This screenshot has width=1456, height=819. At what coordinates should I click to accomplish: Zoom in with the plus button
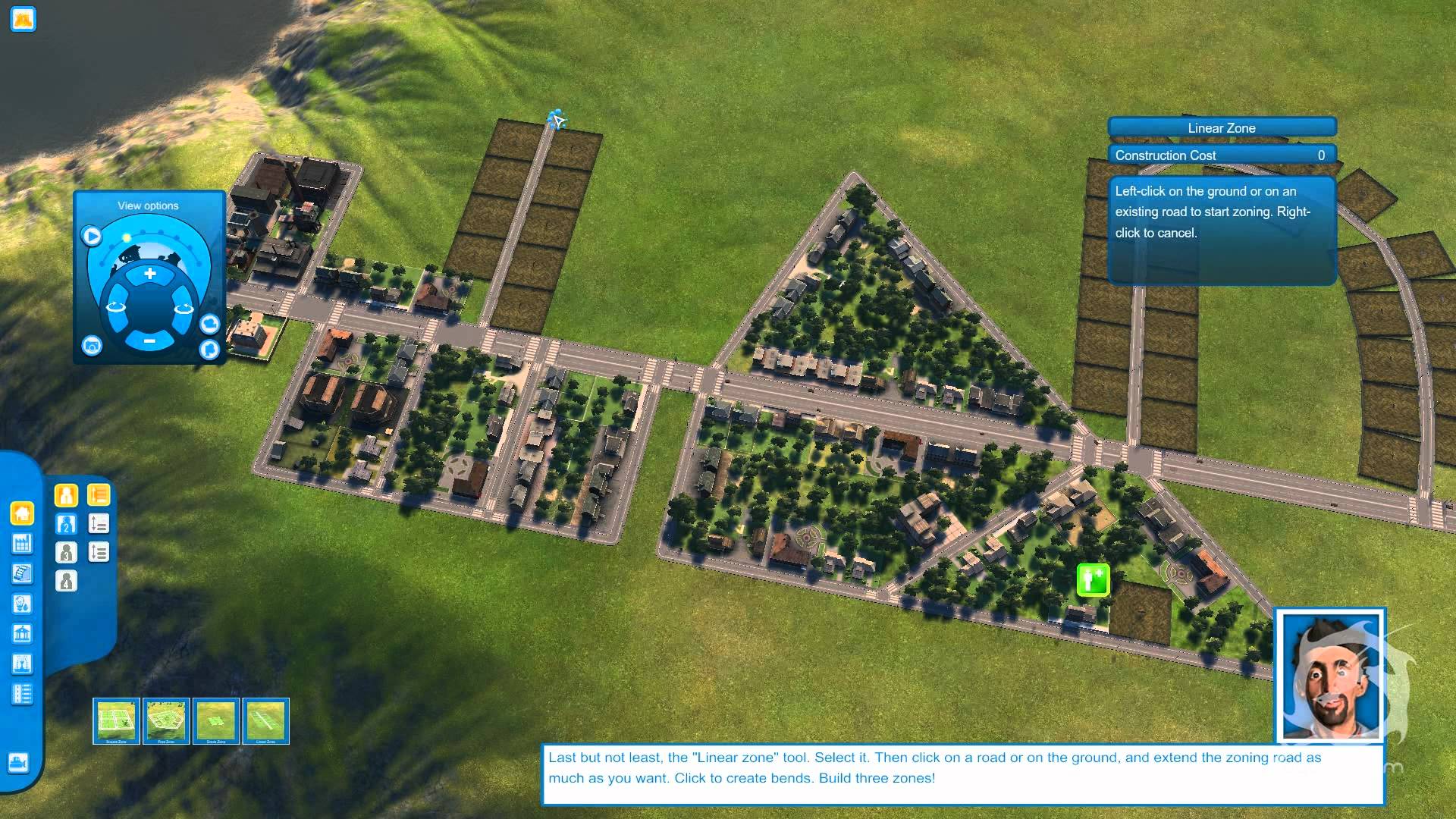[149, 271]
